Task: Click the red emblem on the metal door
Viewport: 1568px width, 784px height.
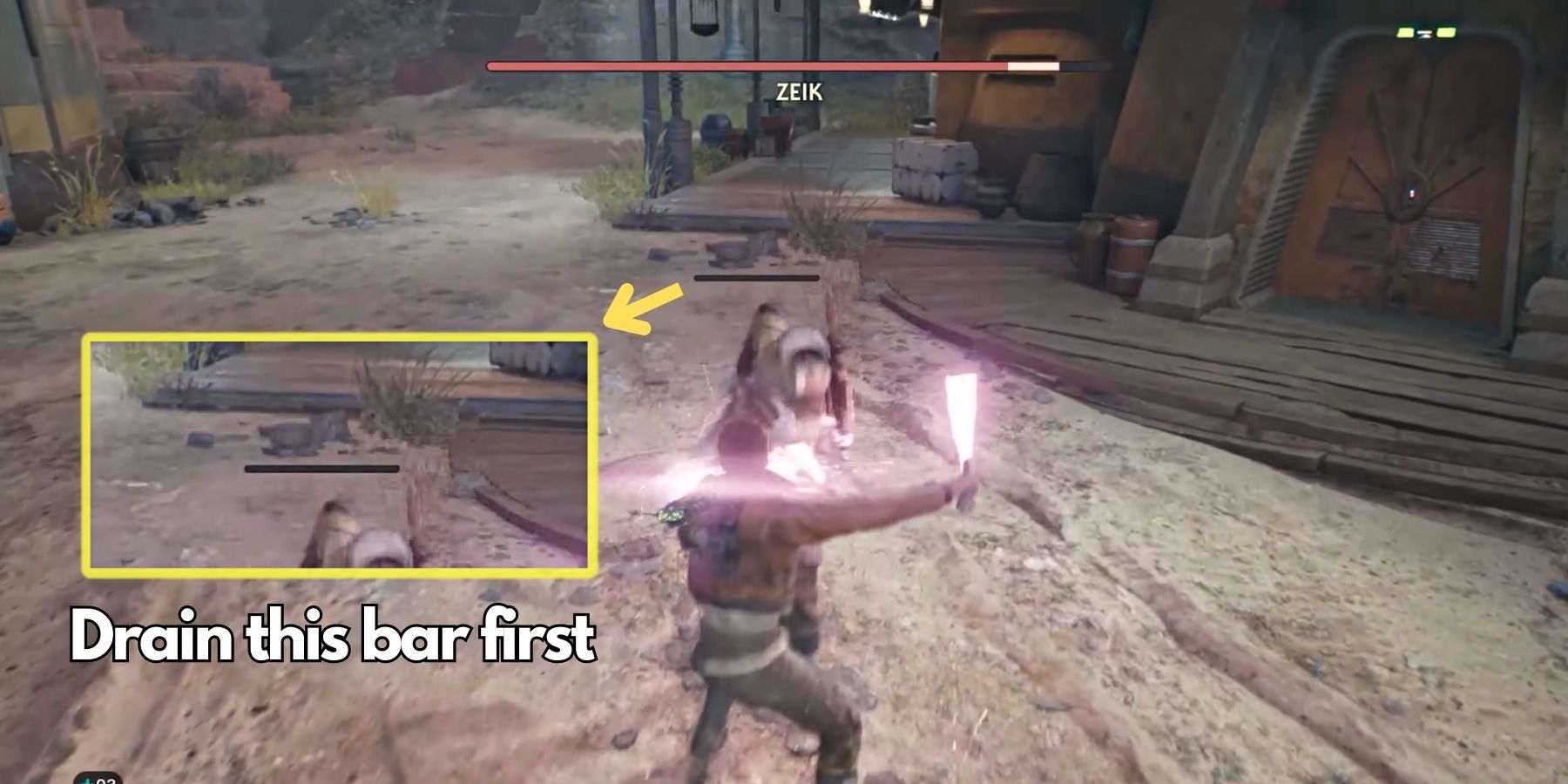Action: (1411, 192)
